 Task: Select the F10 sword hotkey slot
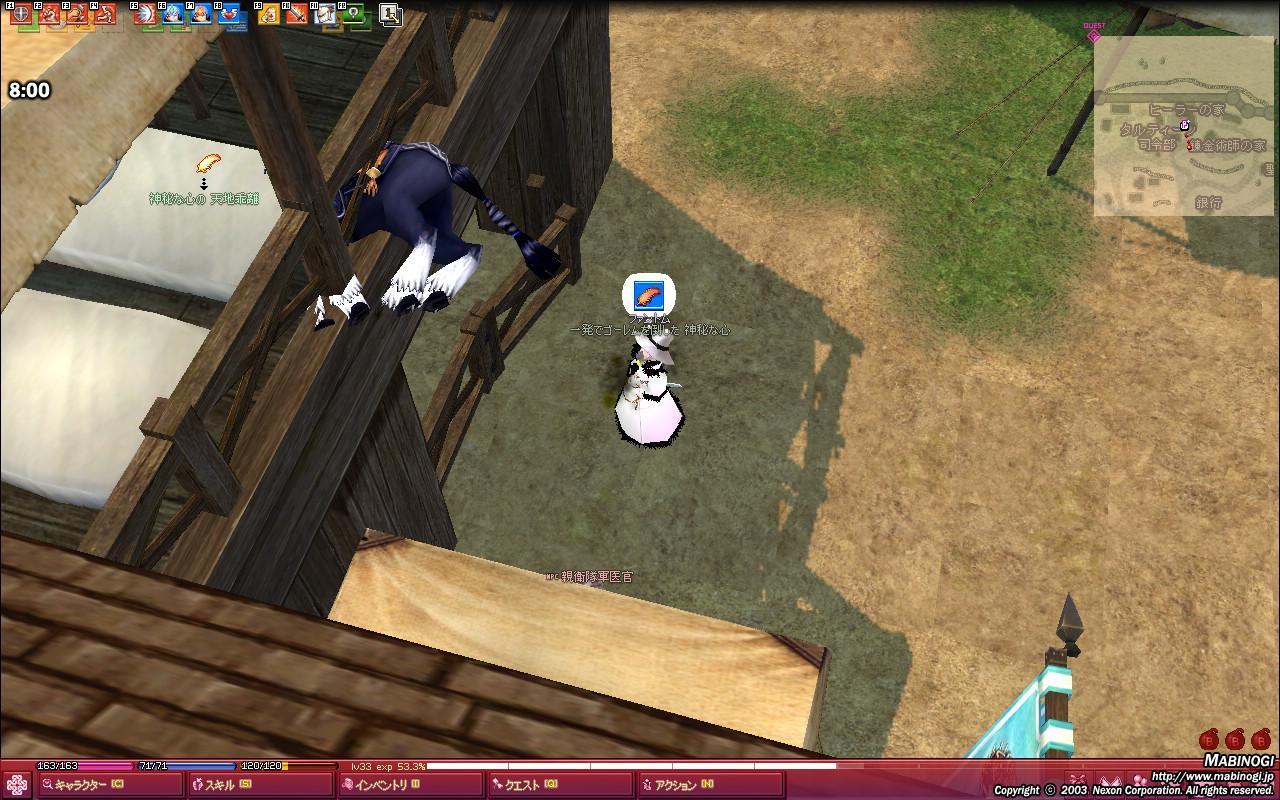297,14
